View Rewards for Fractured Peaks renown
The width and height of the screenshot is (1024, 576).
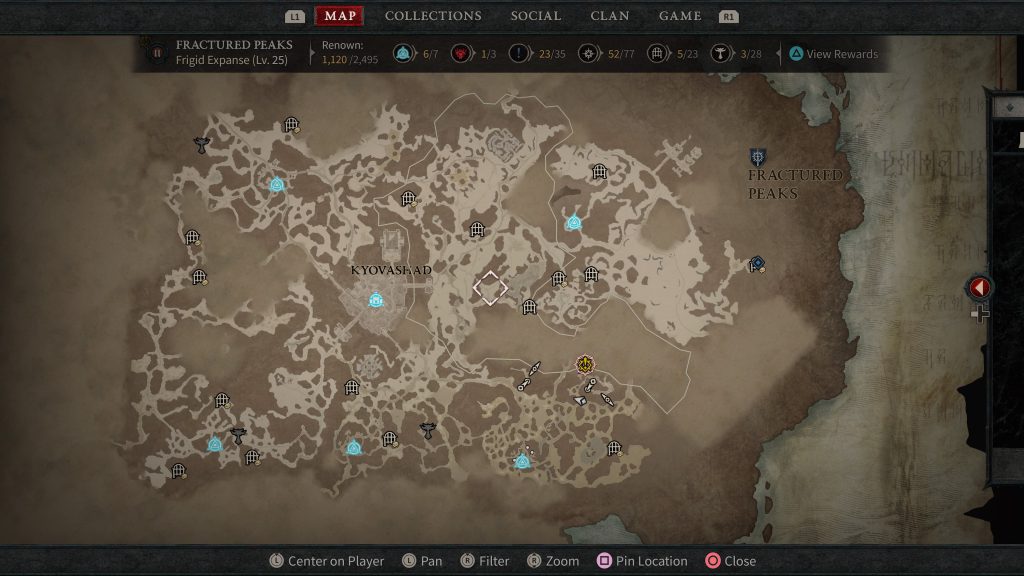832,54
